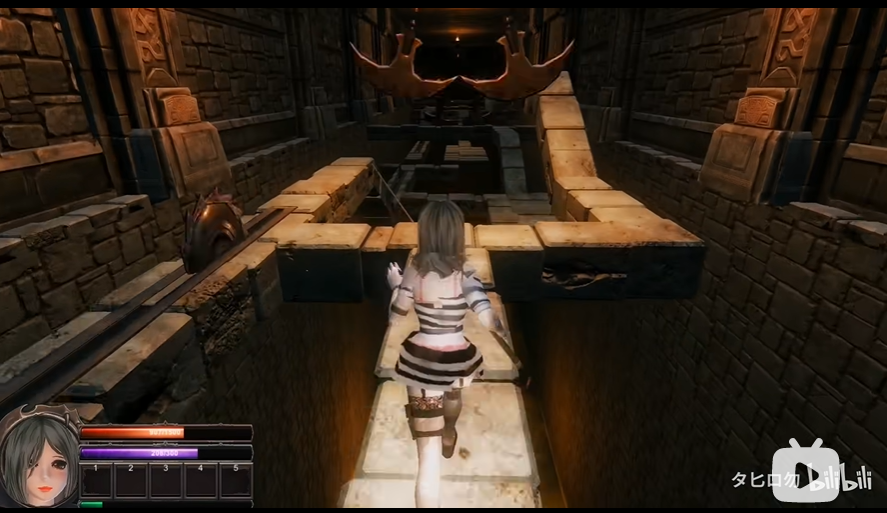The height and width of the screenshot is (513, 887).
Task: Pick hotbar slot number 4
Action: [x=201, y=480]
